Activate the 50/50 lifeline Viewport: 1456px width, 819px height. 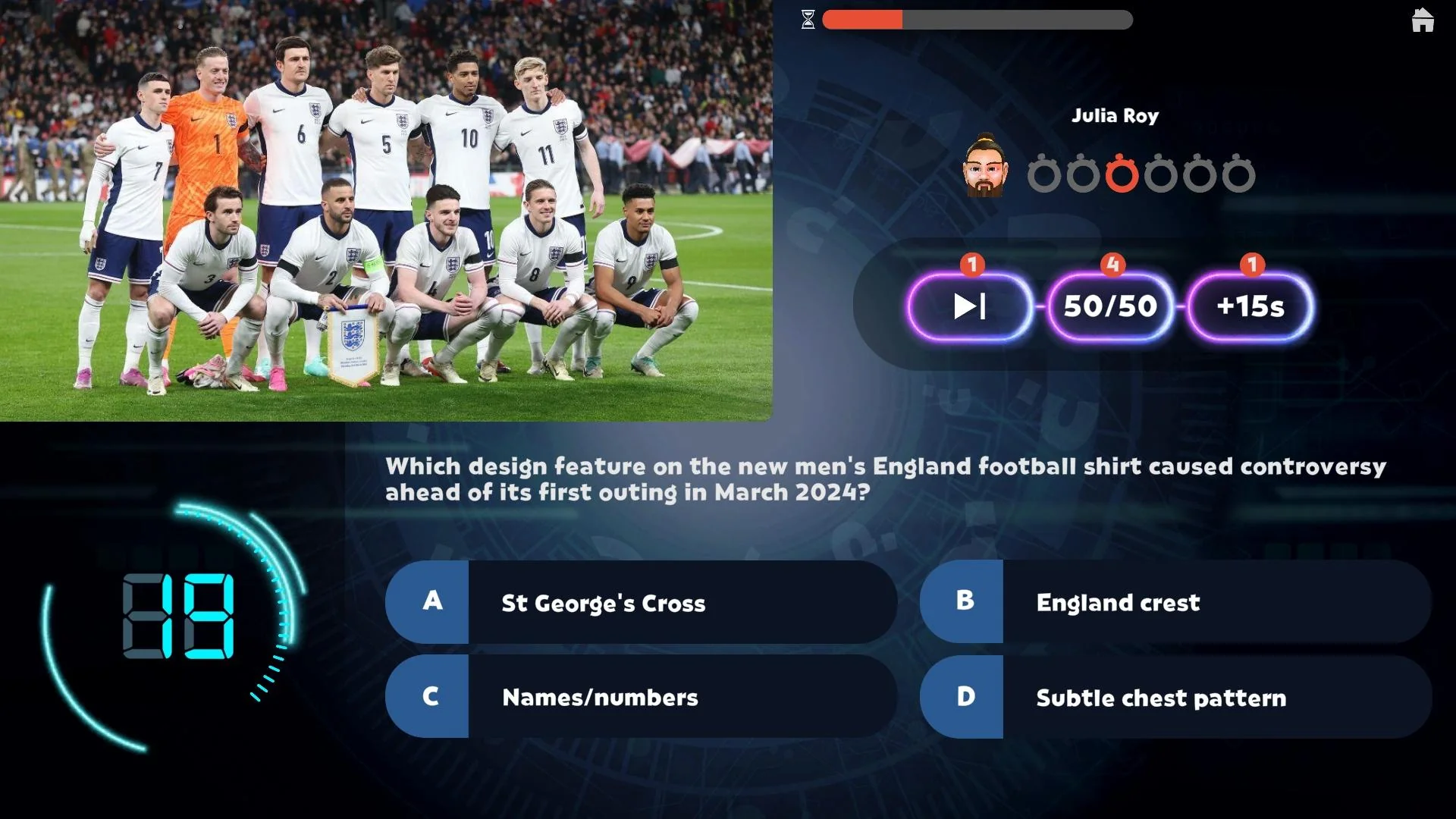[x=1109, y=307]
